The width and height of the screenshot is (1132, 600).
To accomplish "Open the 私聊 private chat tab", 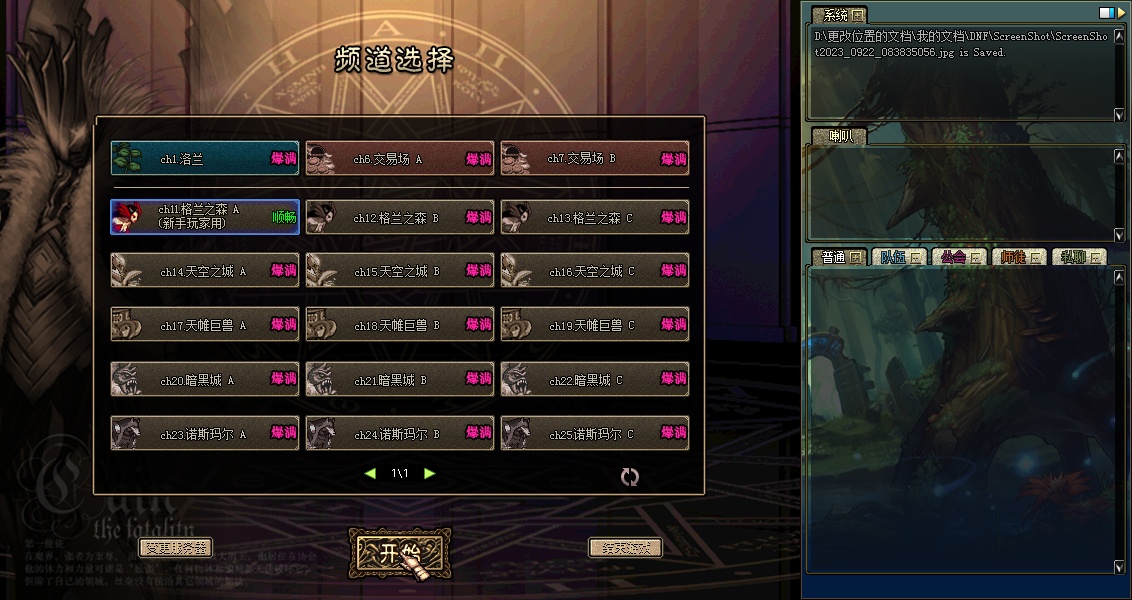I will 1078,257.
